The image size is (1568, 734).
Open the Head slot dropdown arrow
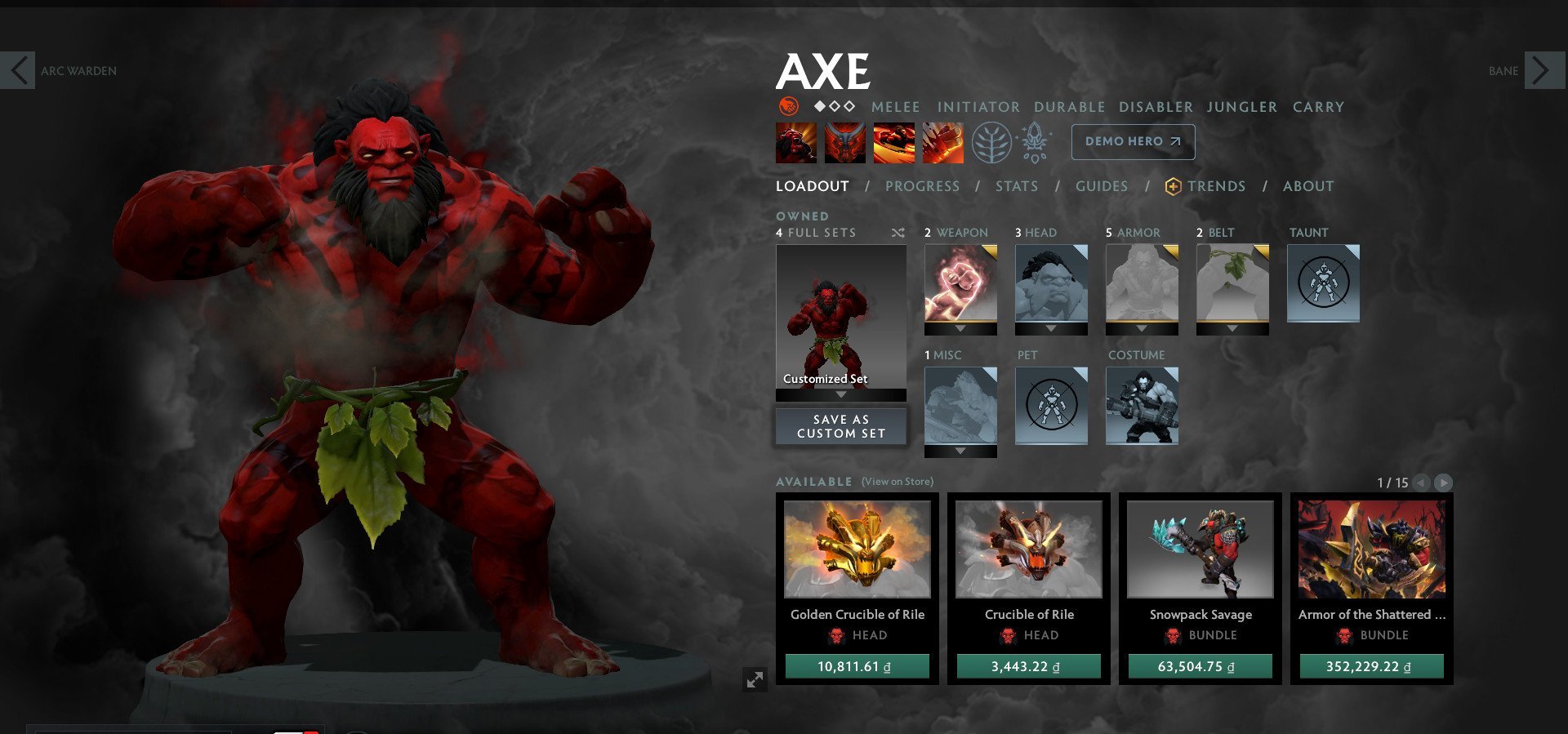[1050, 327]
